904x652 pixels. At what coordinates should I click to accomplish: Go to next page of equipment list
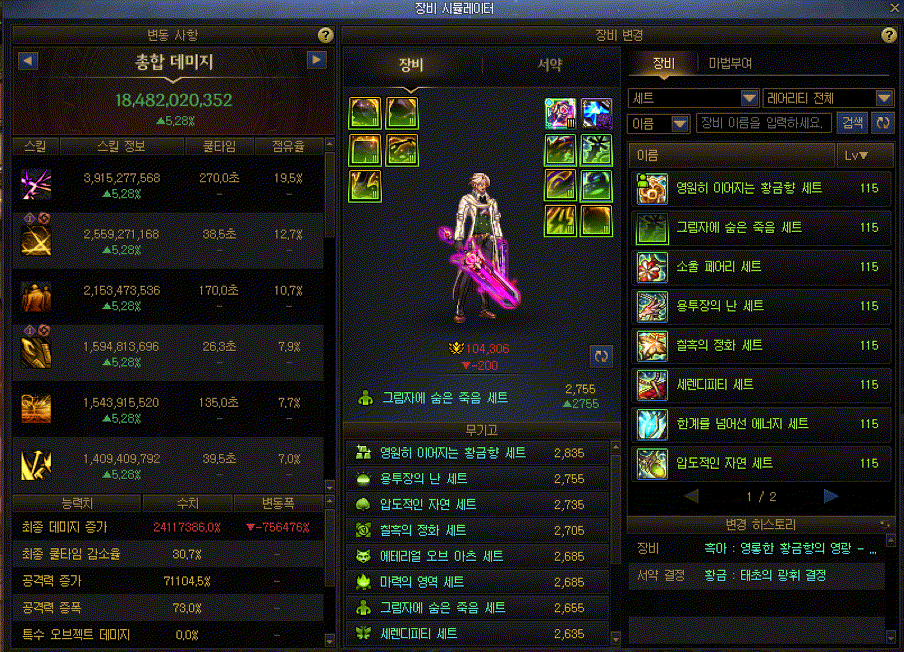click(830, 496)
